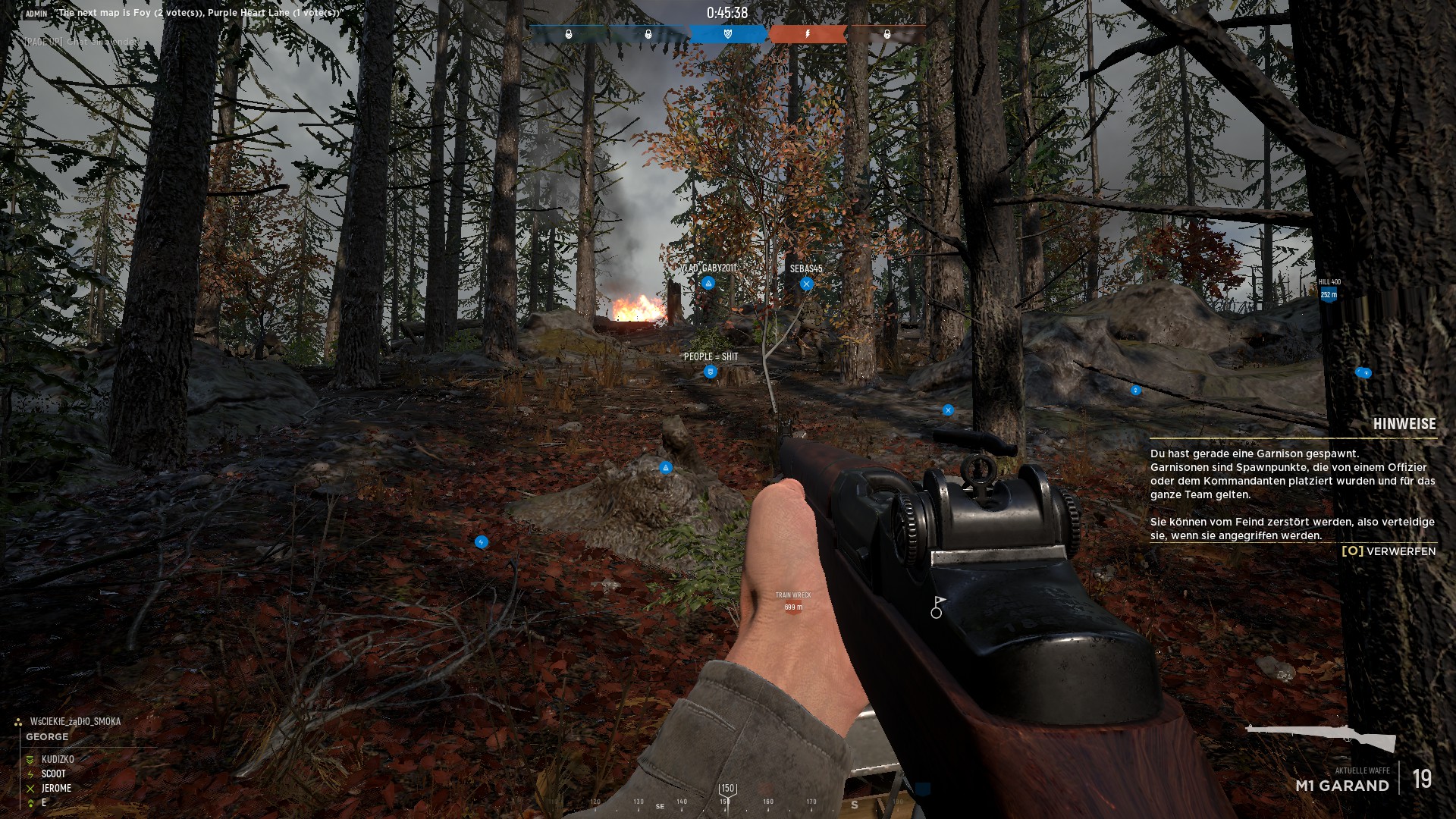The width and height of the screenshot is (1456, 819).
Task: Select the M1 Garand weapon icon
Action: click(1320, 737)
